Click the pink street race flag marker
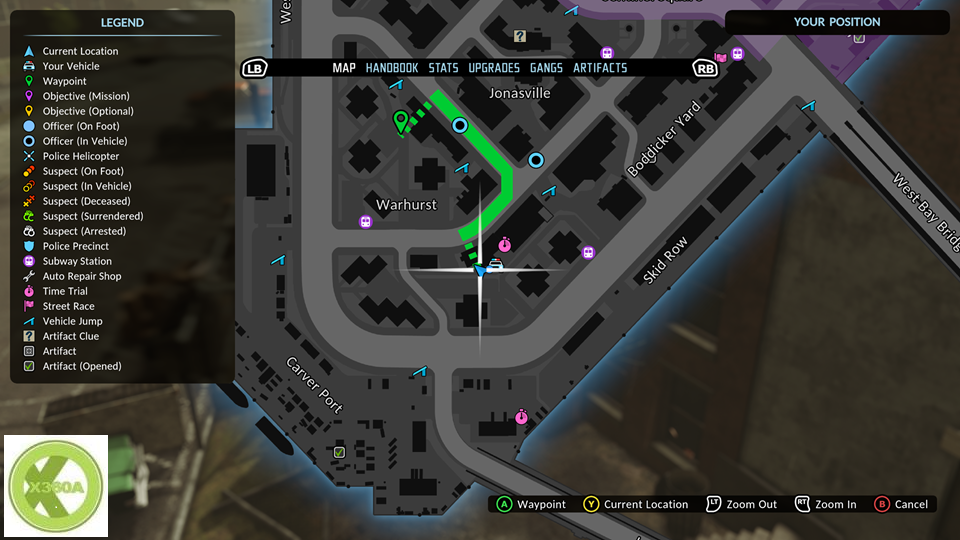960x540 pixels. [721, 57]
